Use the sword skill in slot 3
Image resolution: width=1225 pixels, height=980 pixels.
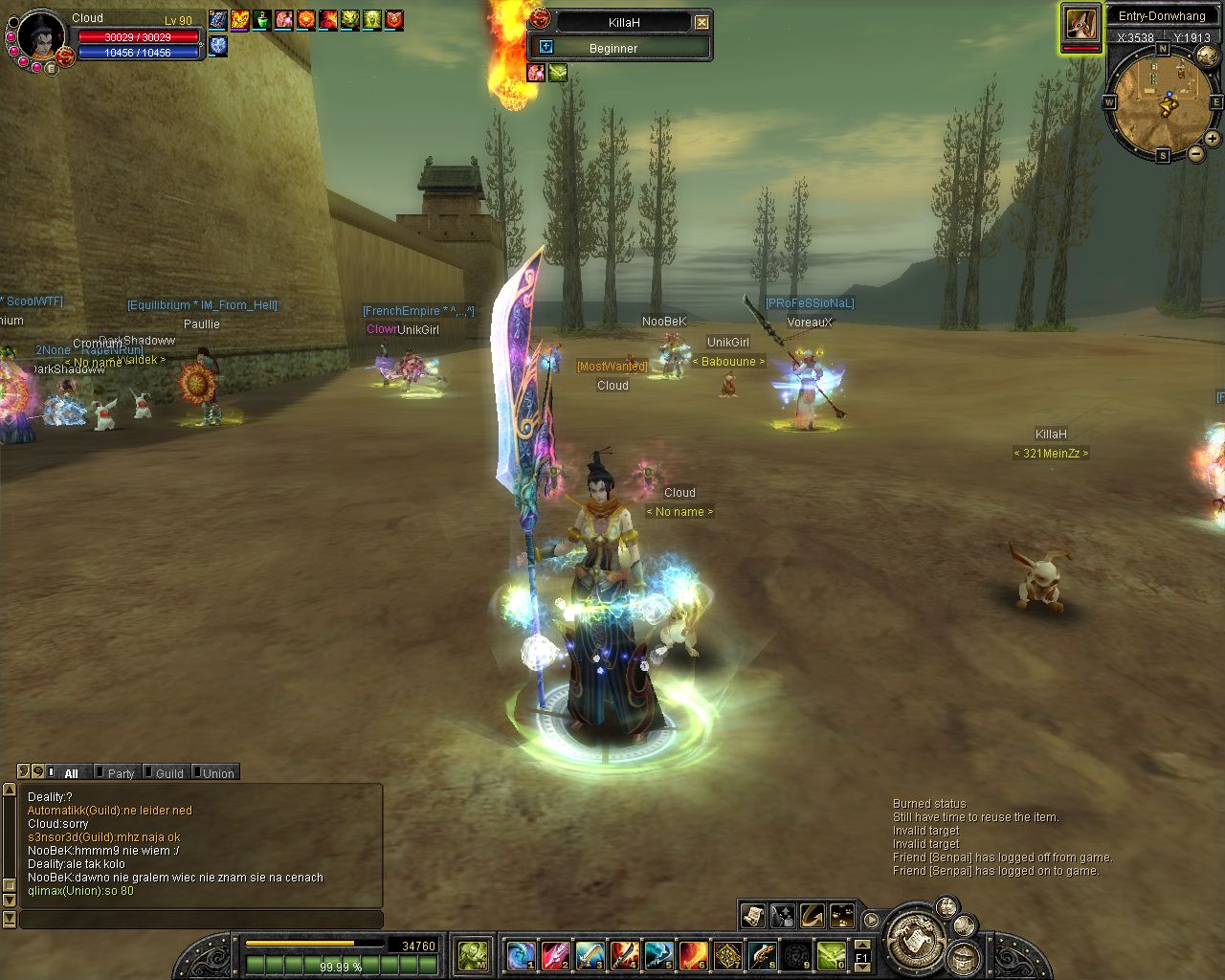590,955
